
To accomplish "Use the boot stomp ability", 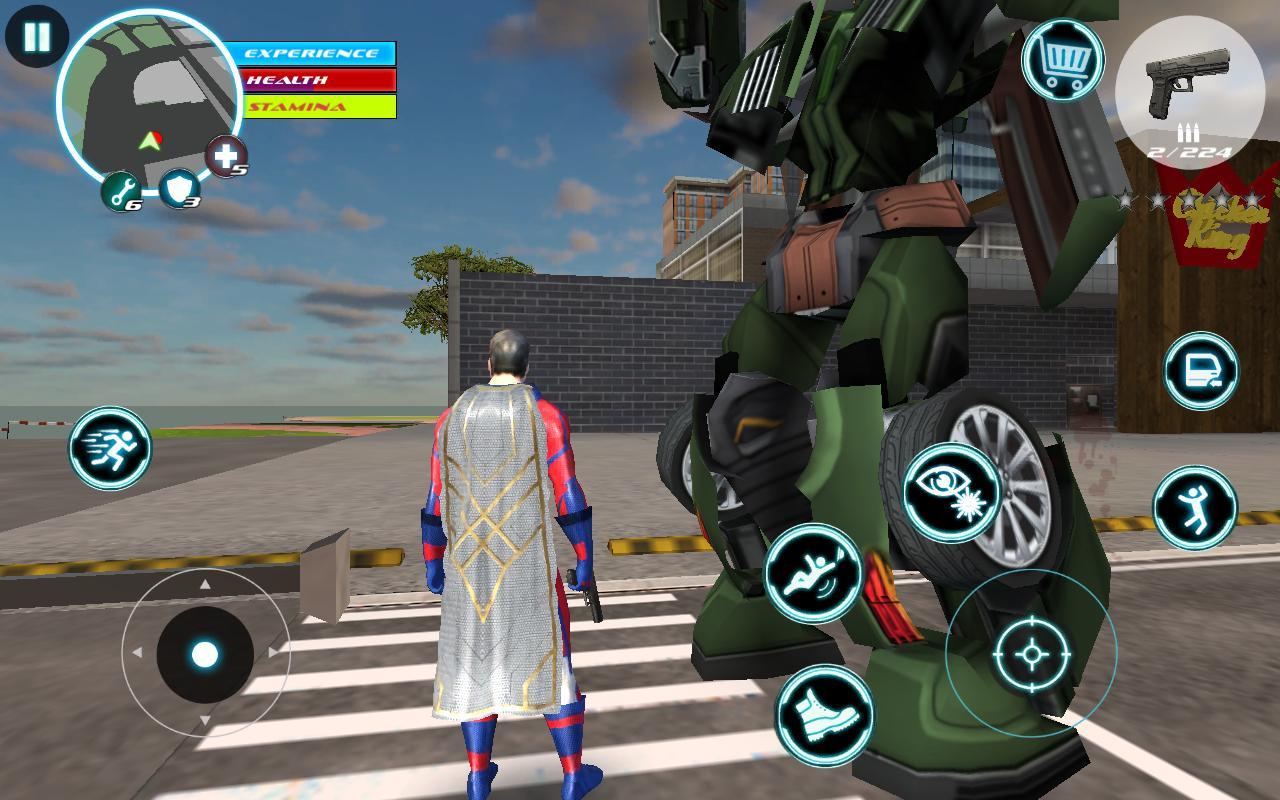I will click(825, 715).
